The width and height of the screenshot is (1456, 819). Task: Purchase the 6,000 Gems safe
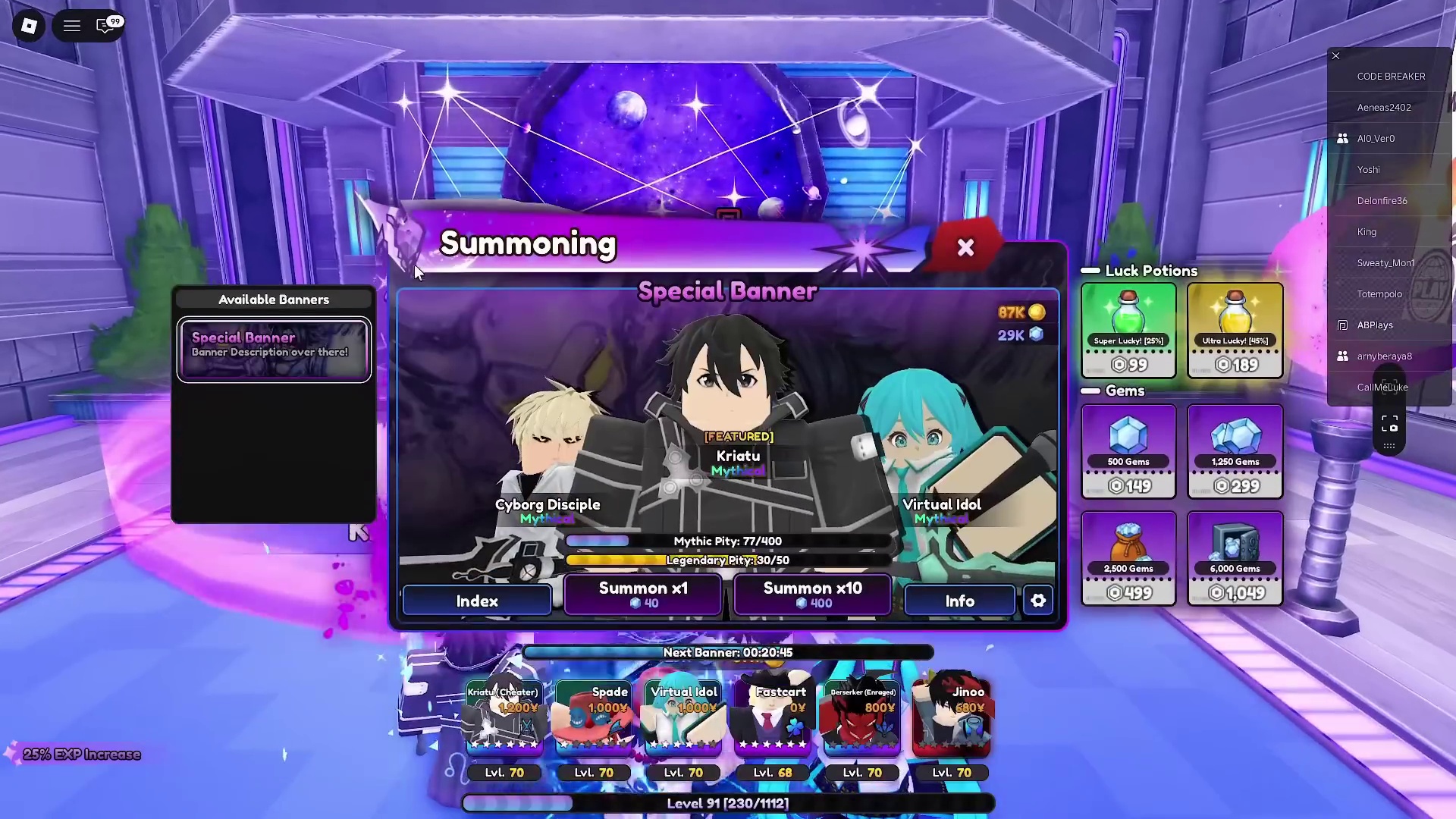point(1235,559)
